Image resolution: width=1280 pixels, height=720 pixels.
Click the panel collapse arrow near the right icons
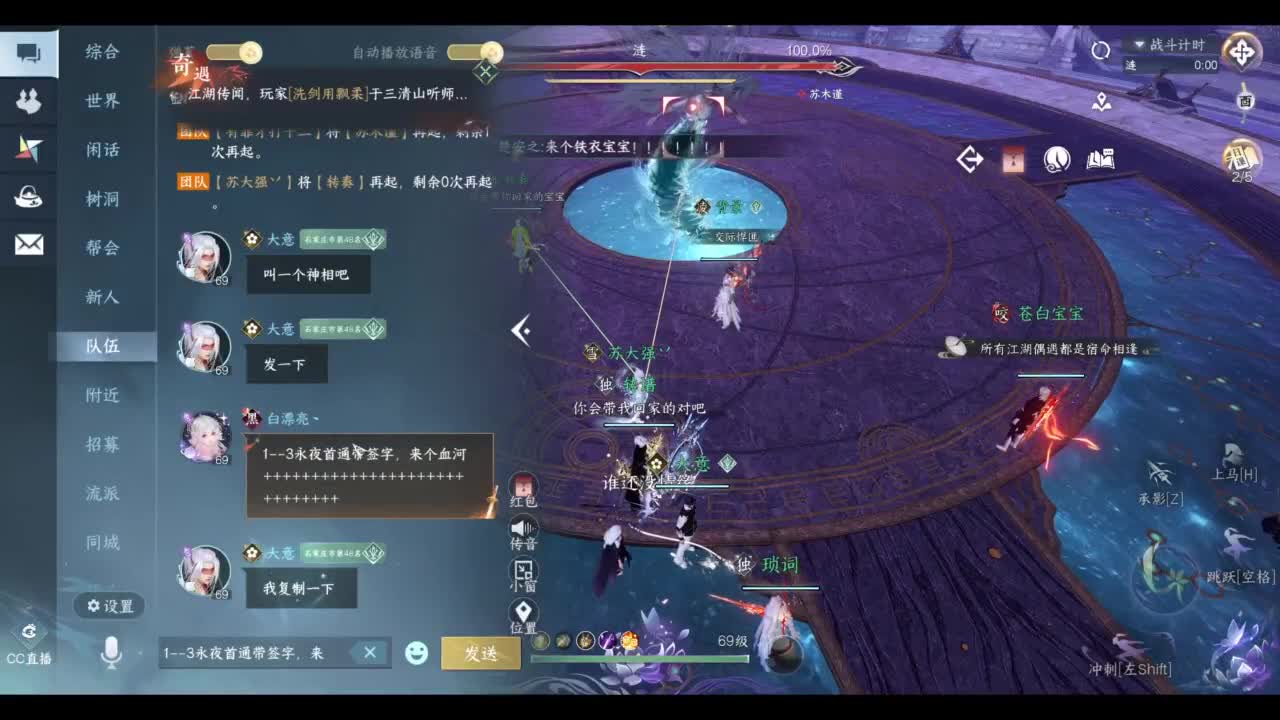click(x=968, y=158)
